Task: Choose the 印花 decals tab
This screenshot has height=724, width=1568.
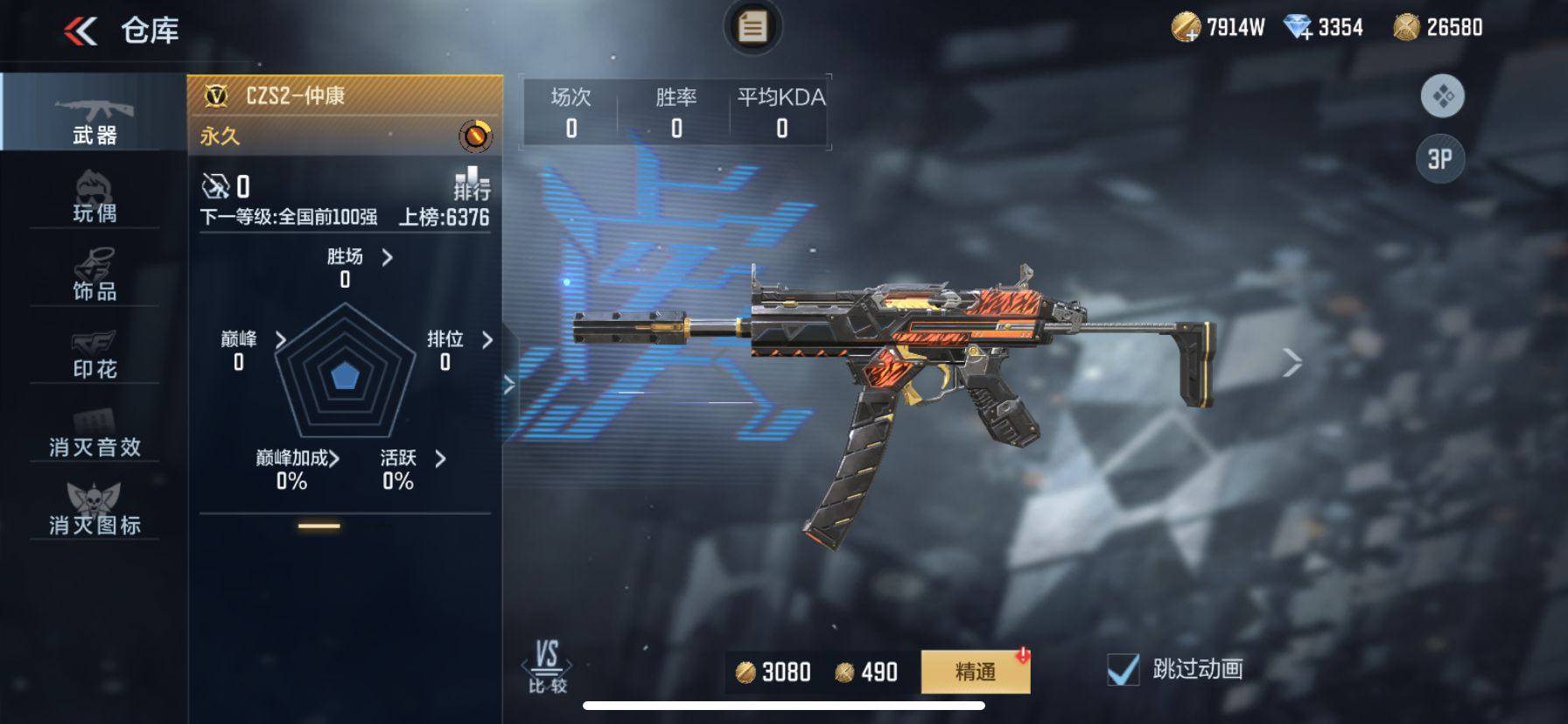Action: [94, 353]
